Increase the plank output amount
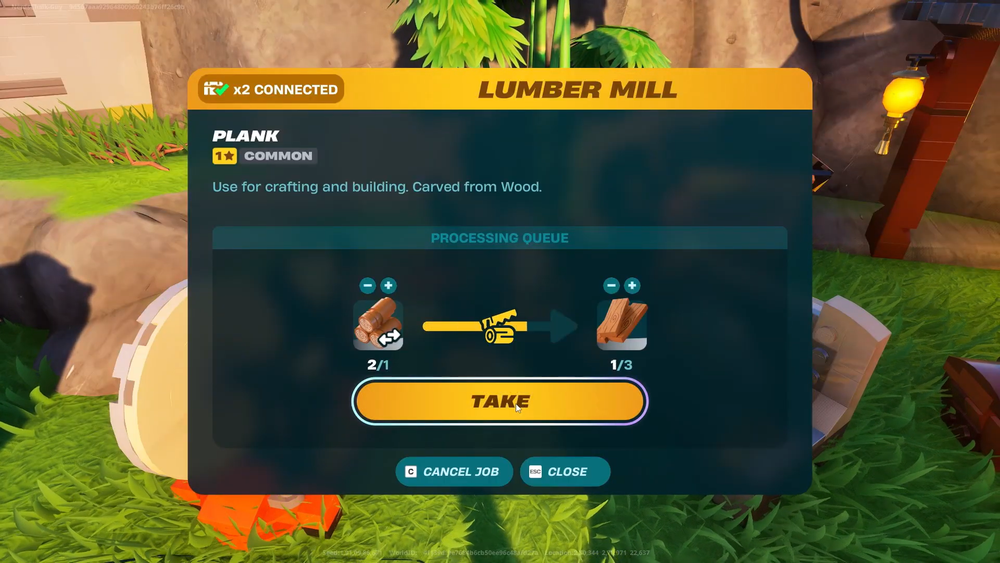 [x=633, y=286]
